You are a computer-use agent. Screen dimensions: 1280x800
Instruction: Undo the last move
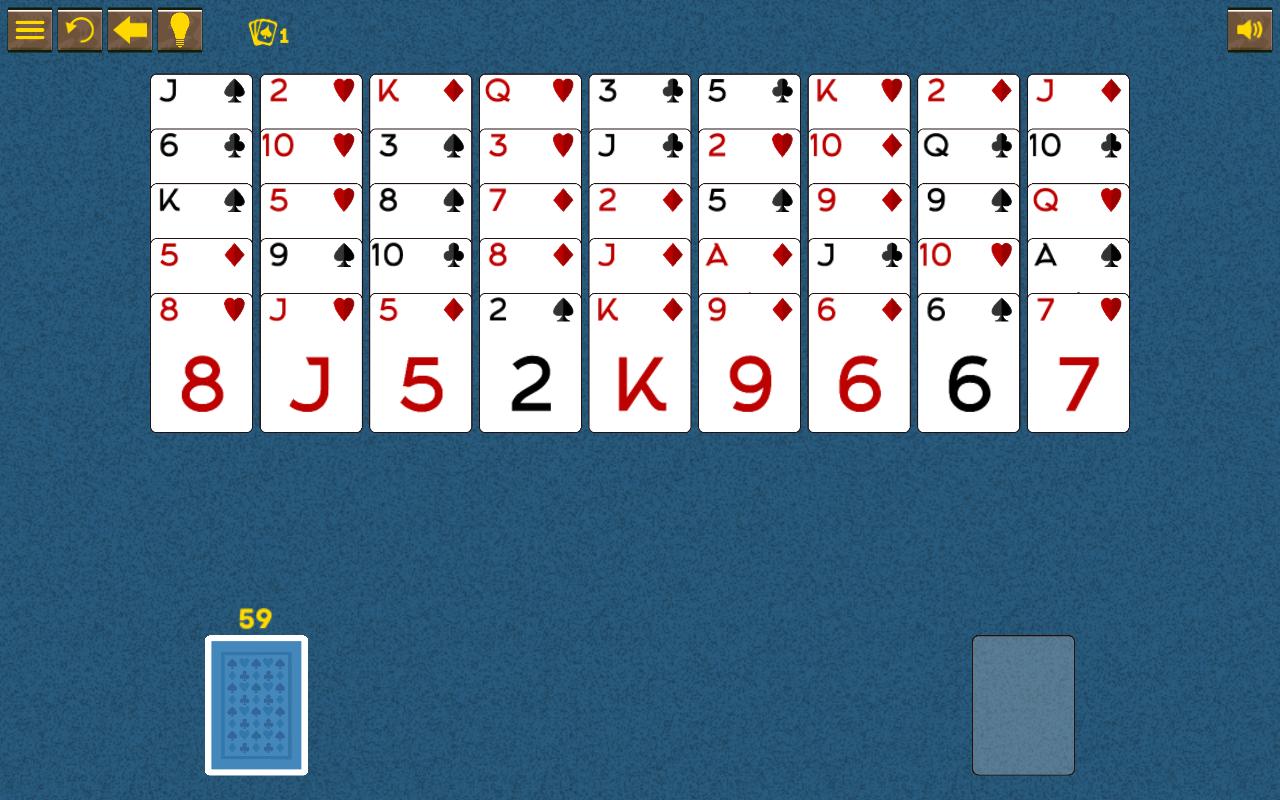pos(79,30)
